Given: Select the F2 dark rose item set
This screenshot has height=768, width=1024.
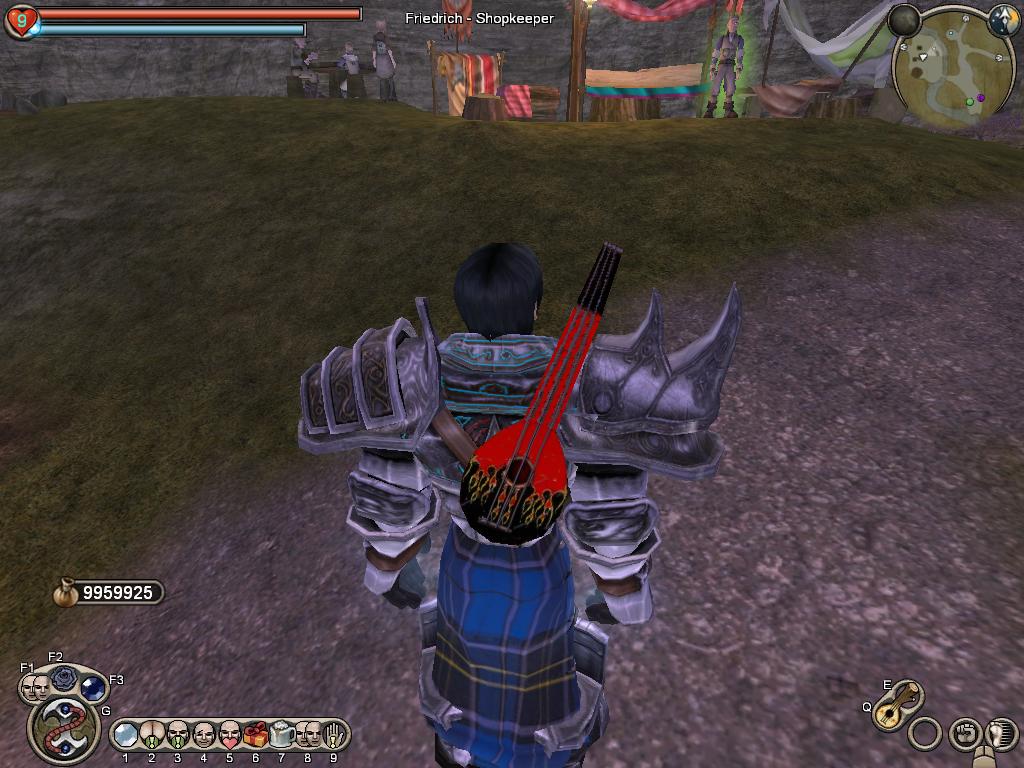Looking at the screenshot, I should click(x=63, y=678).
